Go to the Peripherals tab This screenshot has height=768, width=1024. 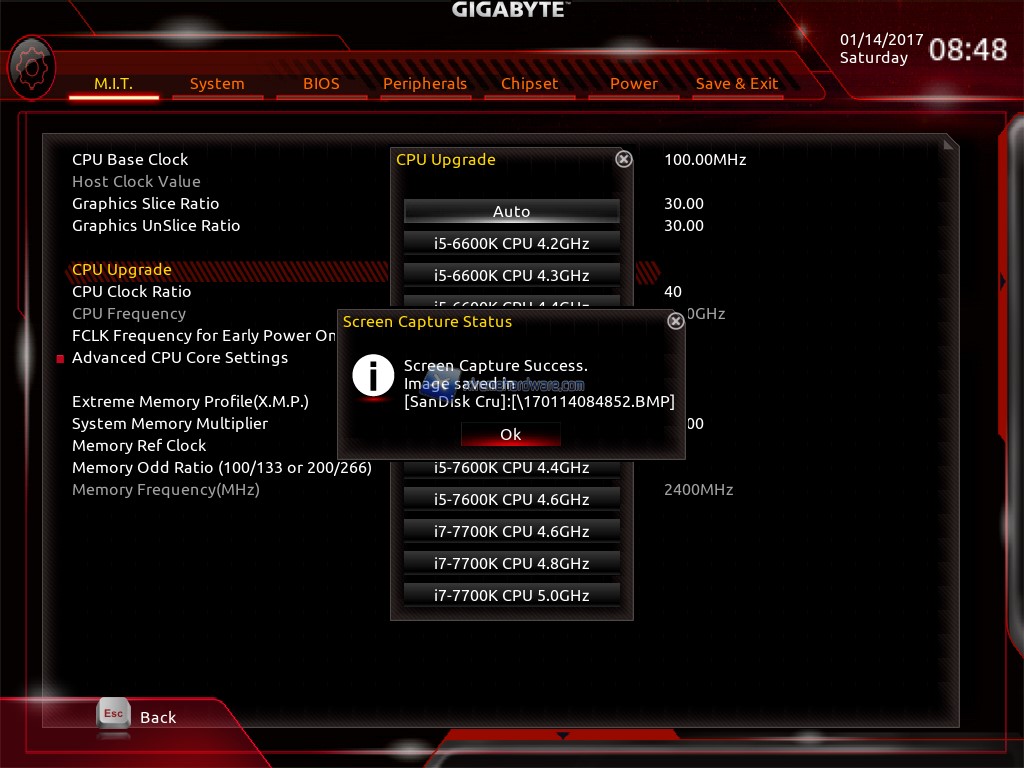click(x=425, y=84)
